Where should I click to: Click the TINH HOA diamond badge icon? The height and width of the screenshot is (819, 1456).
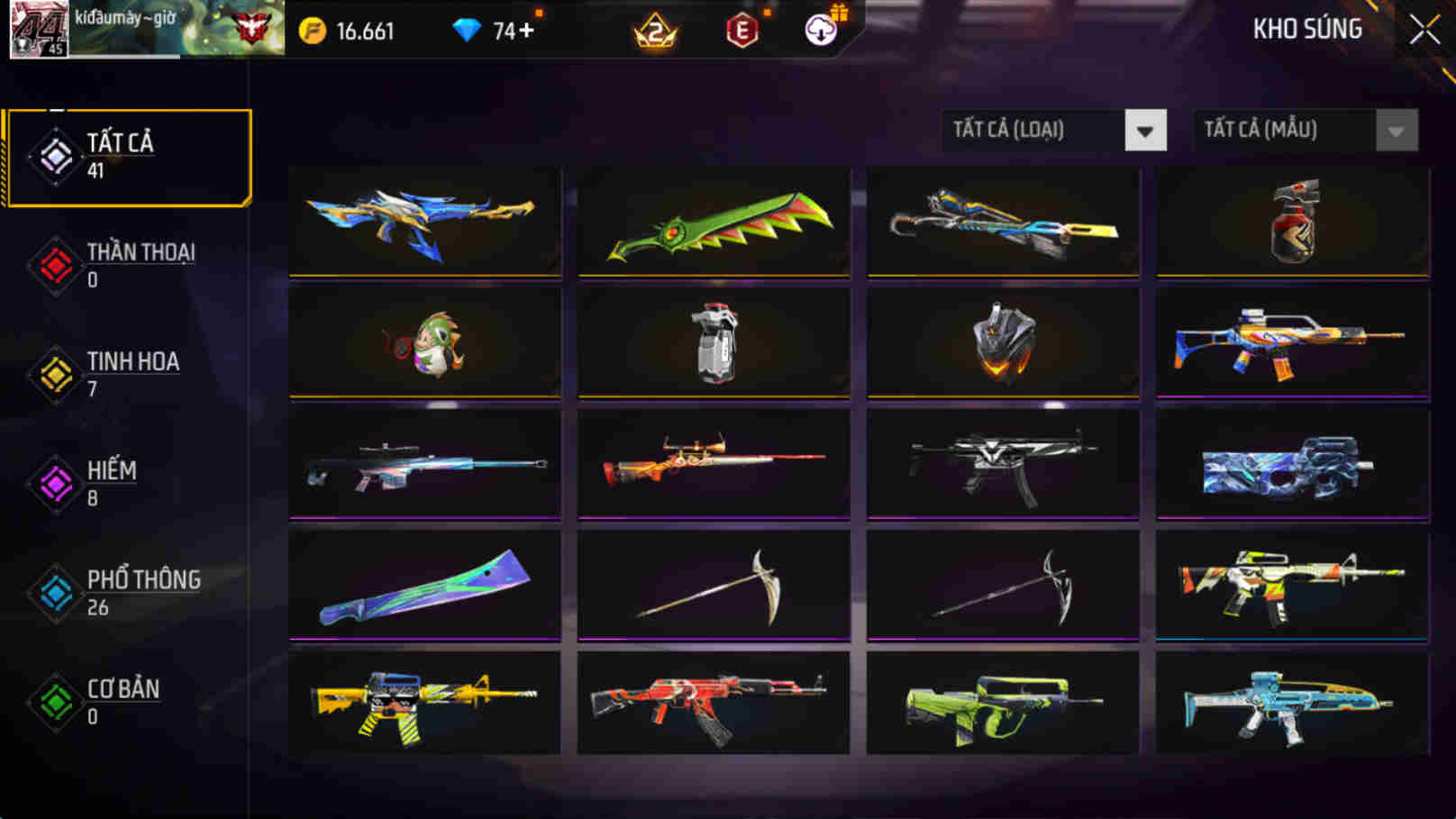(x=54, y=375)
